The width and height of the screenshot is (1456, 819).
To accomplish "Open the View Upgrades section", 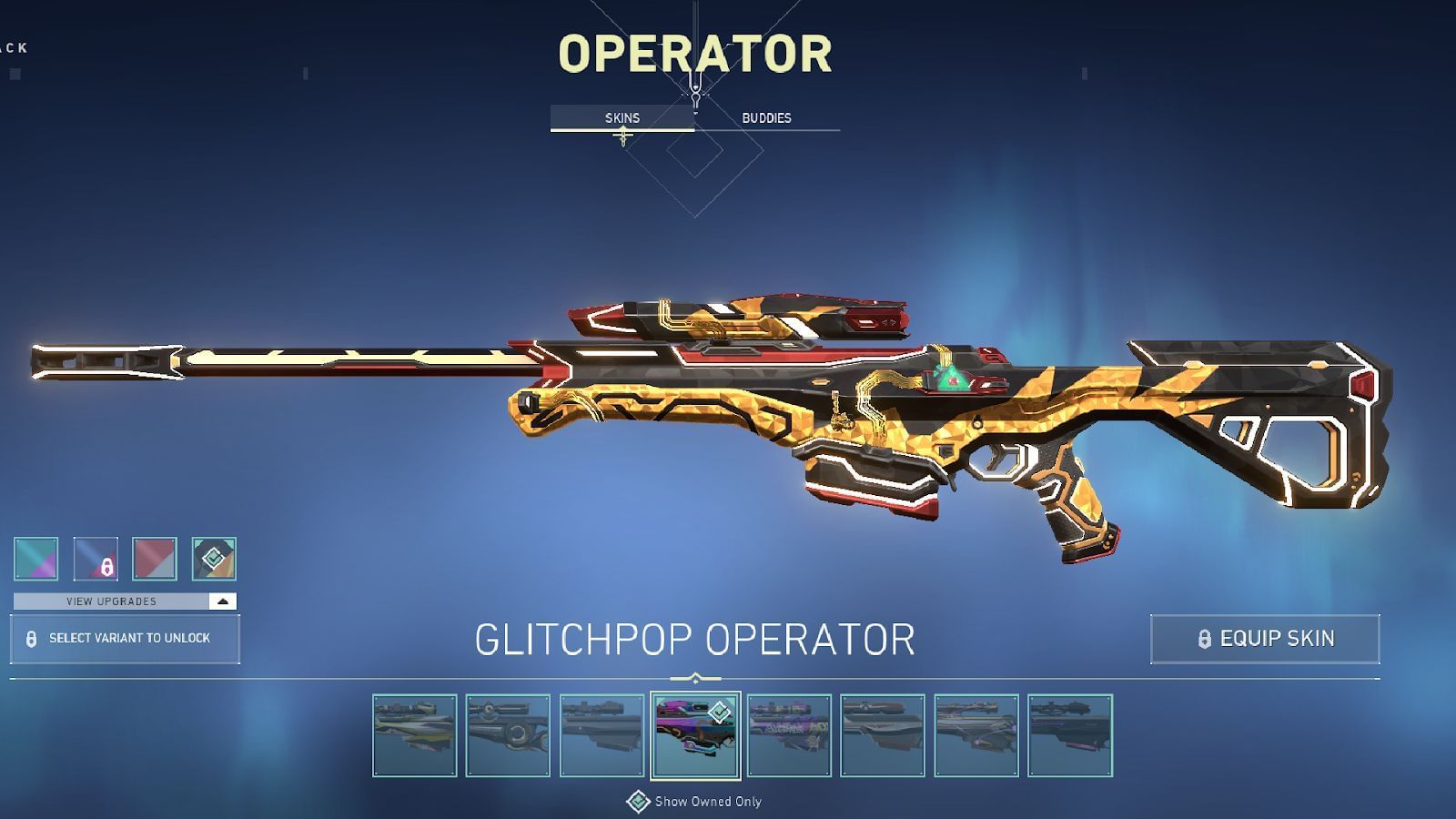I will (x=109, y=601).
